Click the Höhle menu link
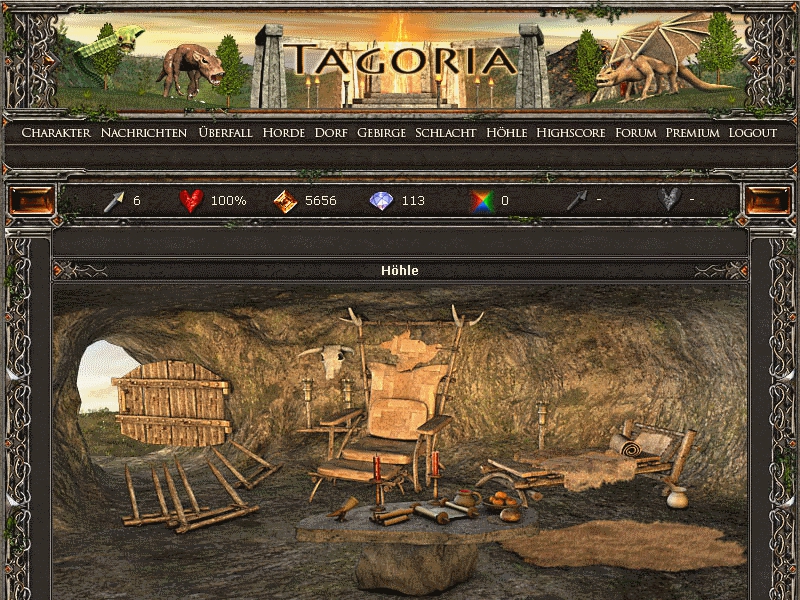800x600 pixels. [x=506, y=133]
